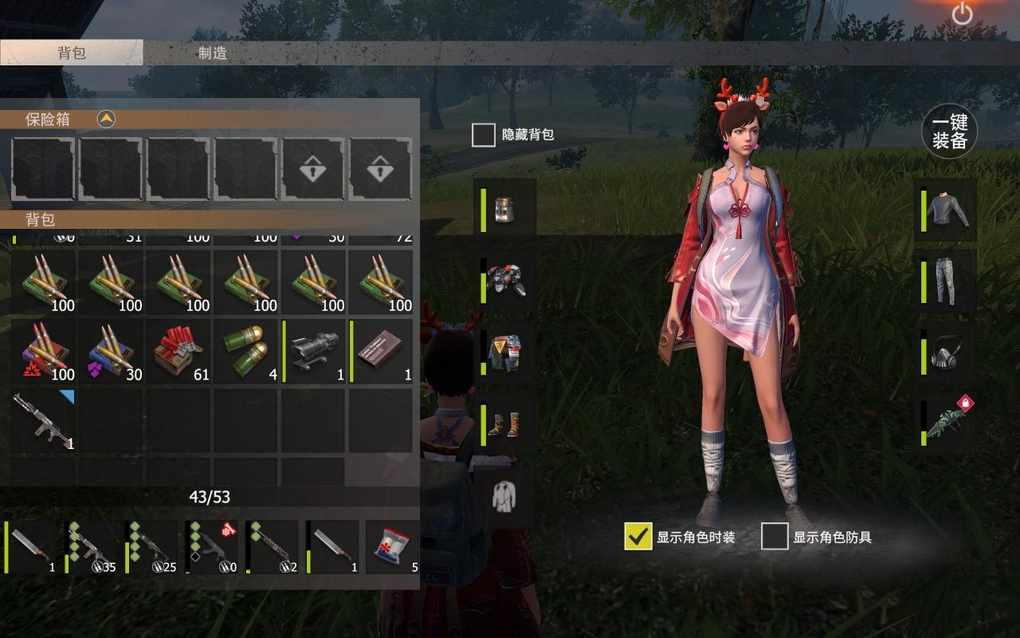This screenshot has width=1020, height=638.
Task: Select the grey trousers equipment slot
Action: [947, 282]
